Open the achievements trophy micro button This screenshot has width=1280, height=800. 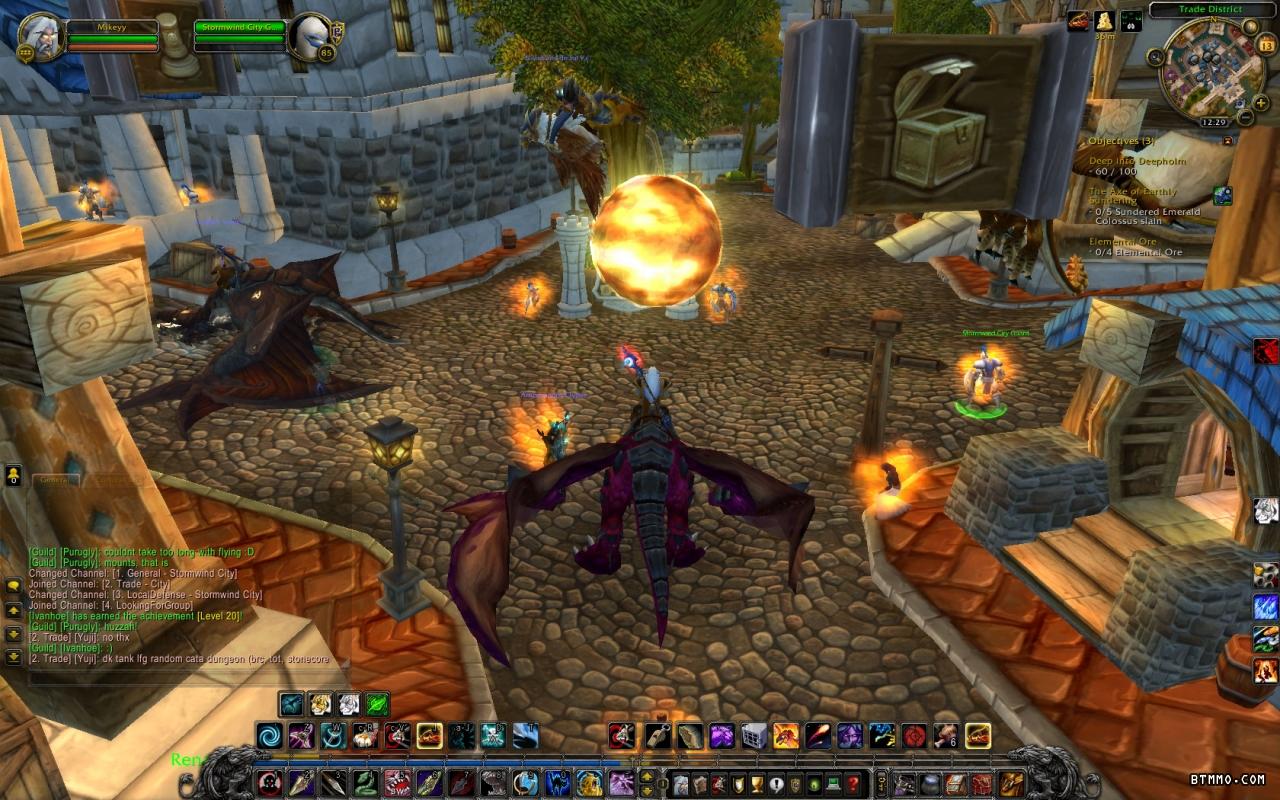(x=756, y=784)
